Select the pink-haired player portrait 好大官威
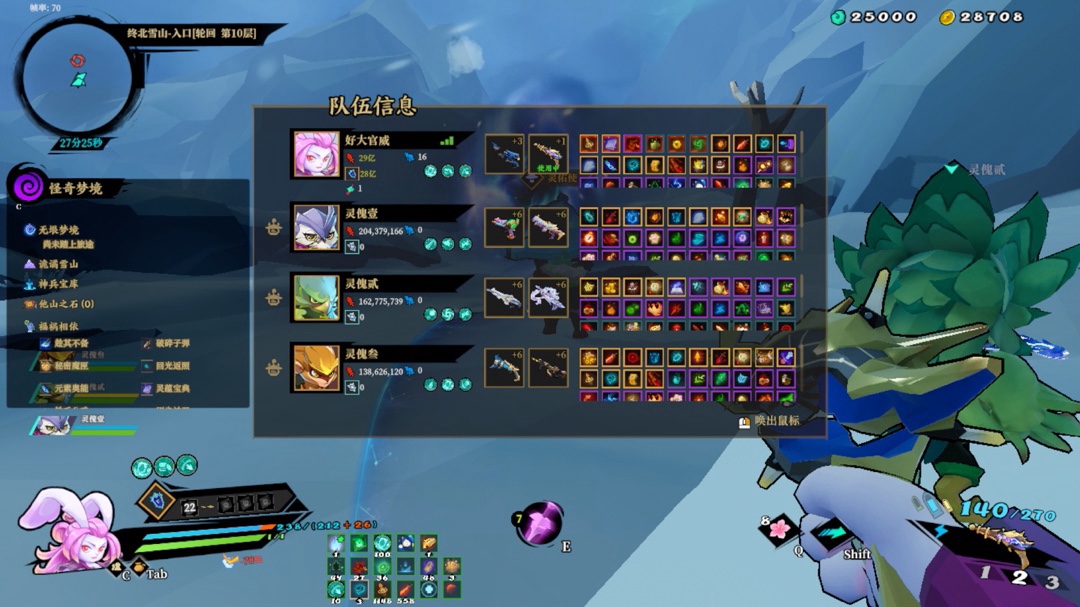This screenshot has height=607, width=1080. [x=316, y=153]
